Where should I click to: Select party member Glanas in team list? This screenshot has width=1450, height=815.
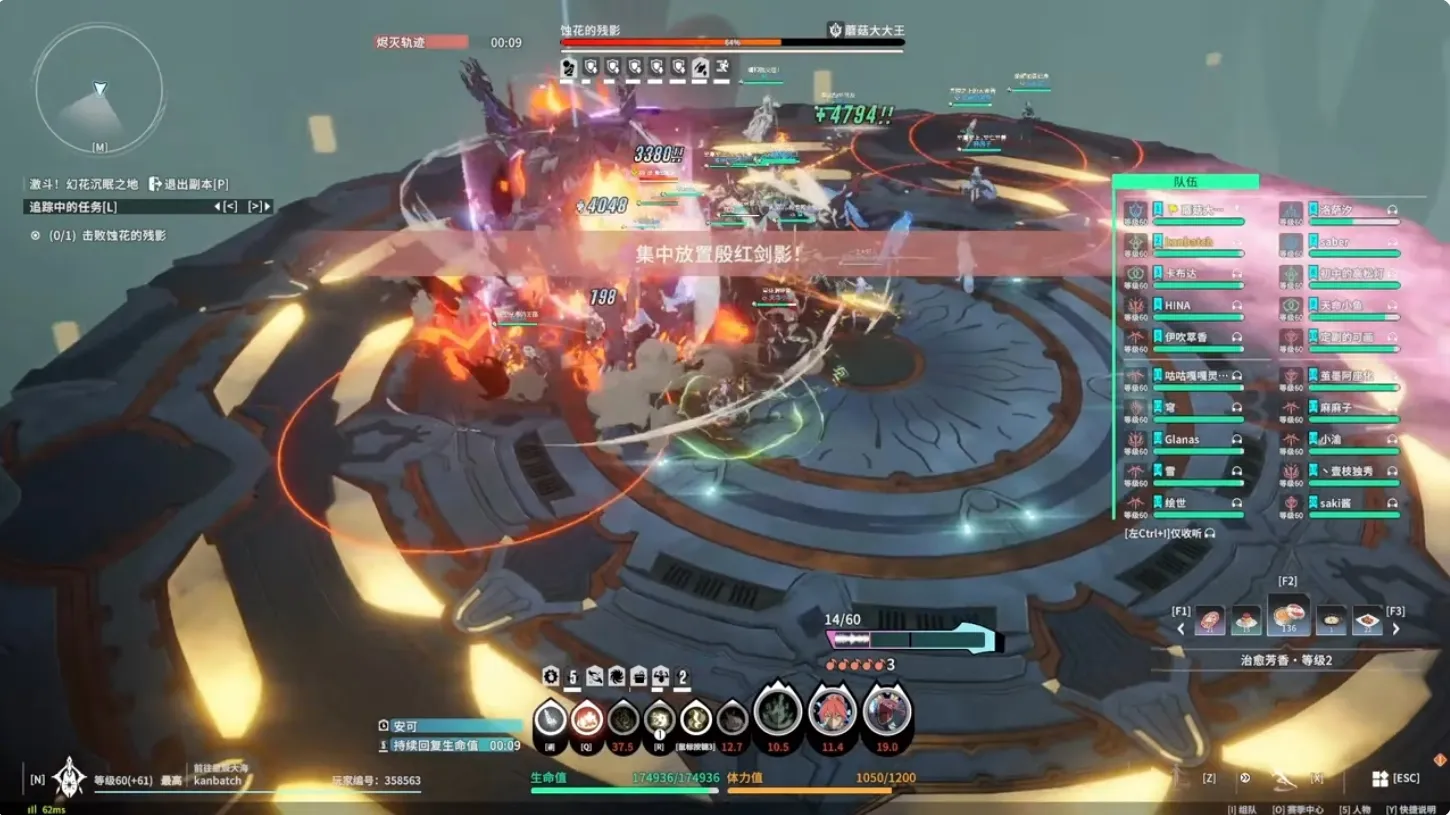point(1181,440)
